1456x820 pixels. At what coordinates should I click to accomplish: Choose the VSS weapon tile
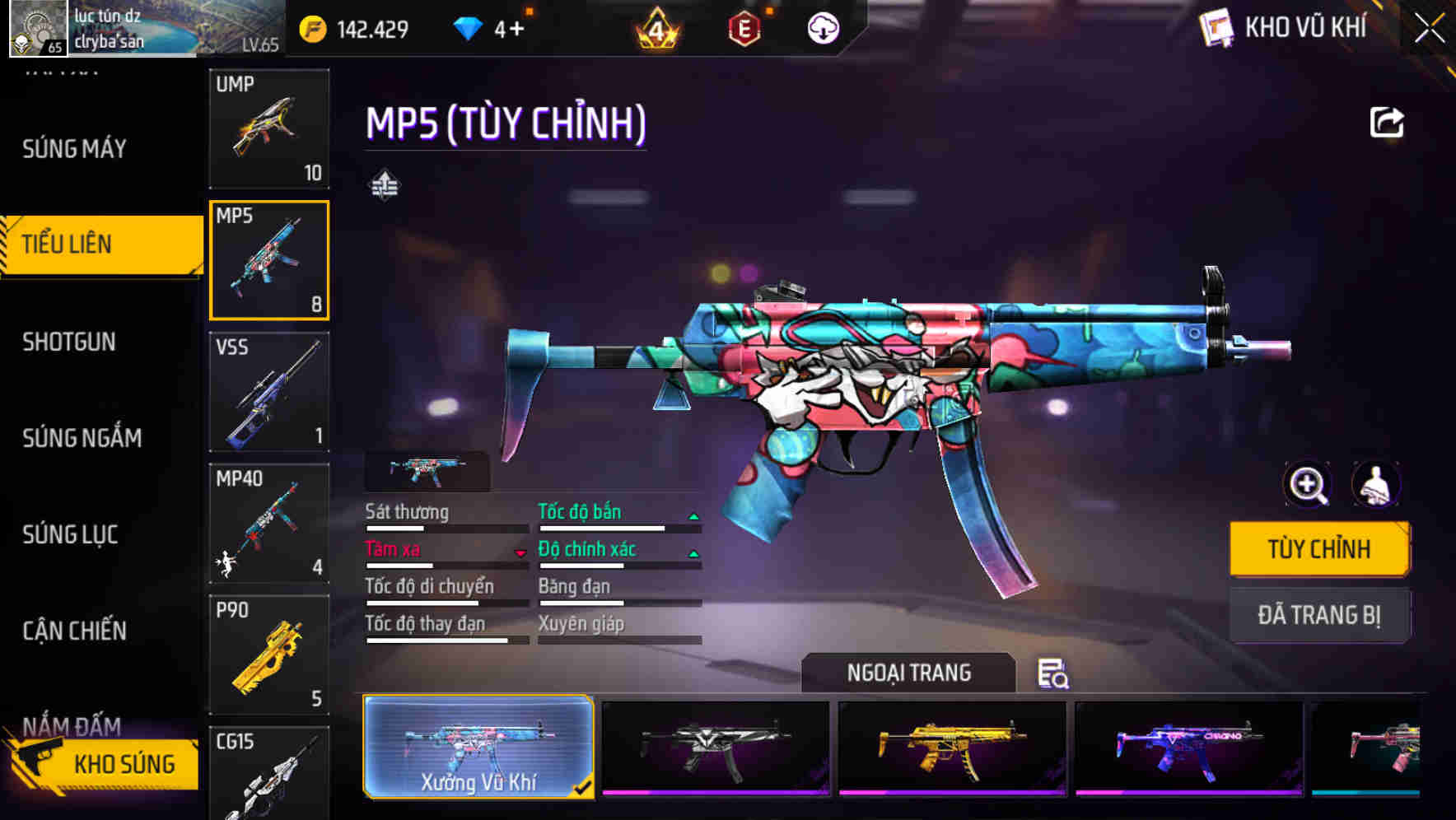[x=269, y=392]
